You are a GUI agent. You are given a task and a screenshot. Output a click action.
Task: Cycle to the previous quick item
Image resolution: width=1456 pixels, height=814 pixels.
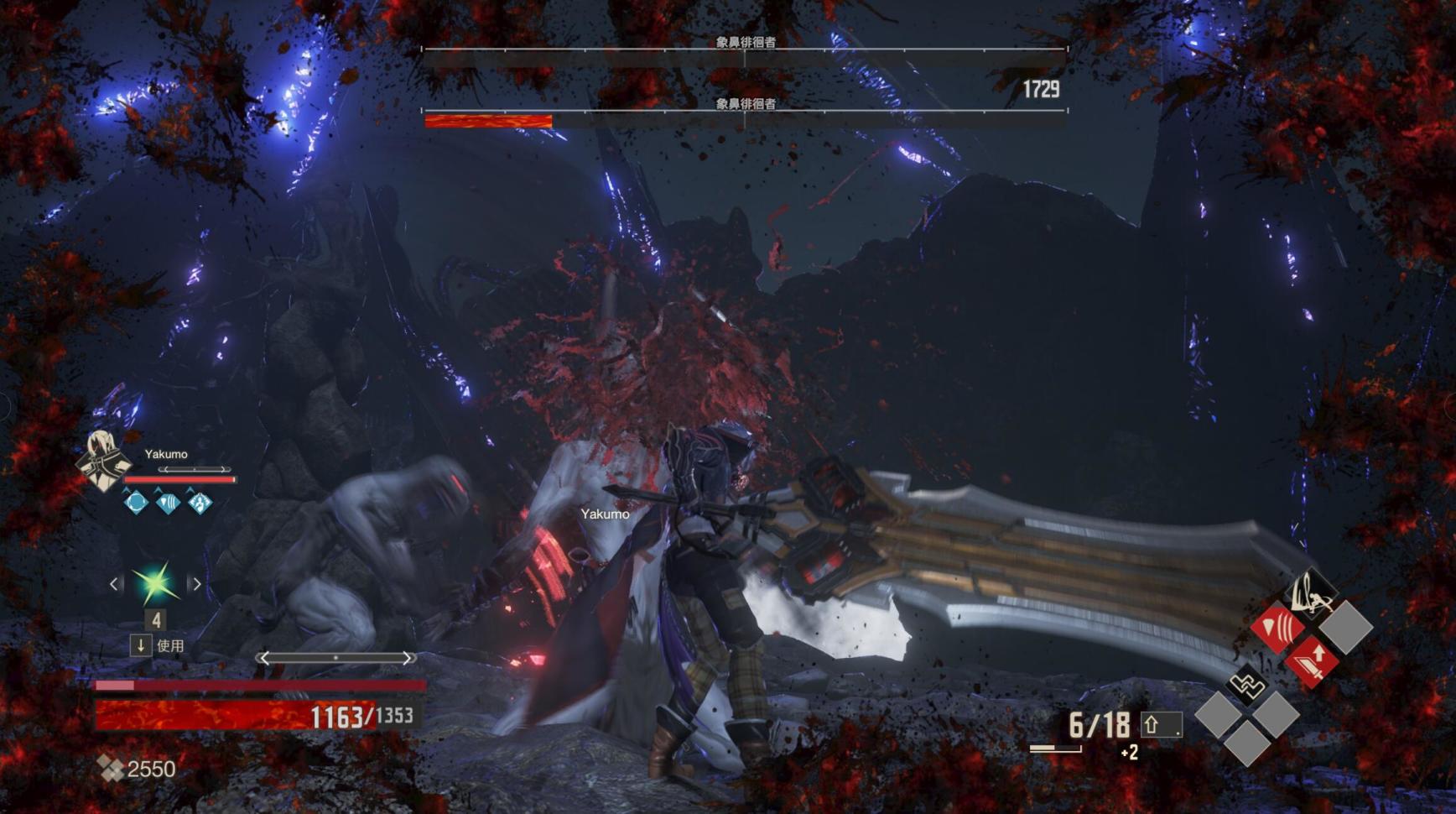(115, 584)
